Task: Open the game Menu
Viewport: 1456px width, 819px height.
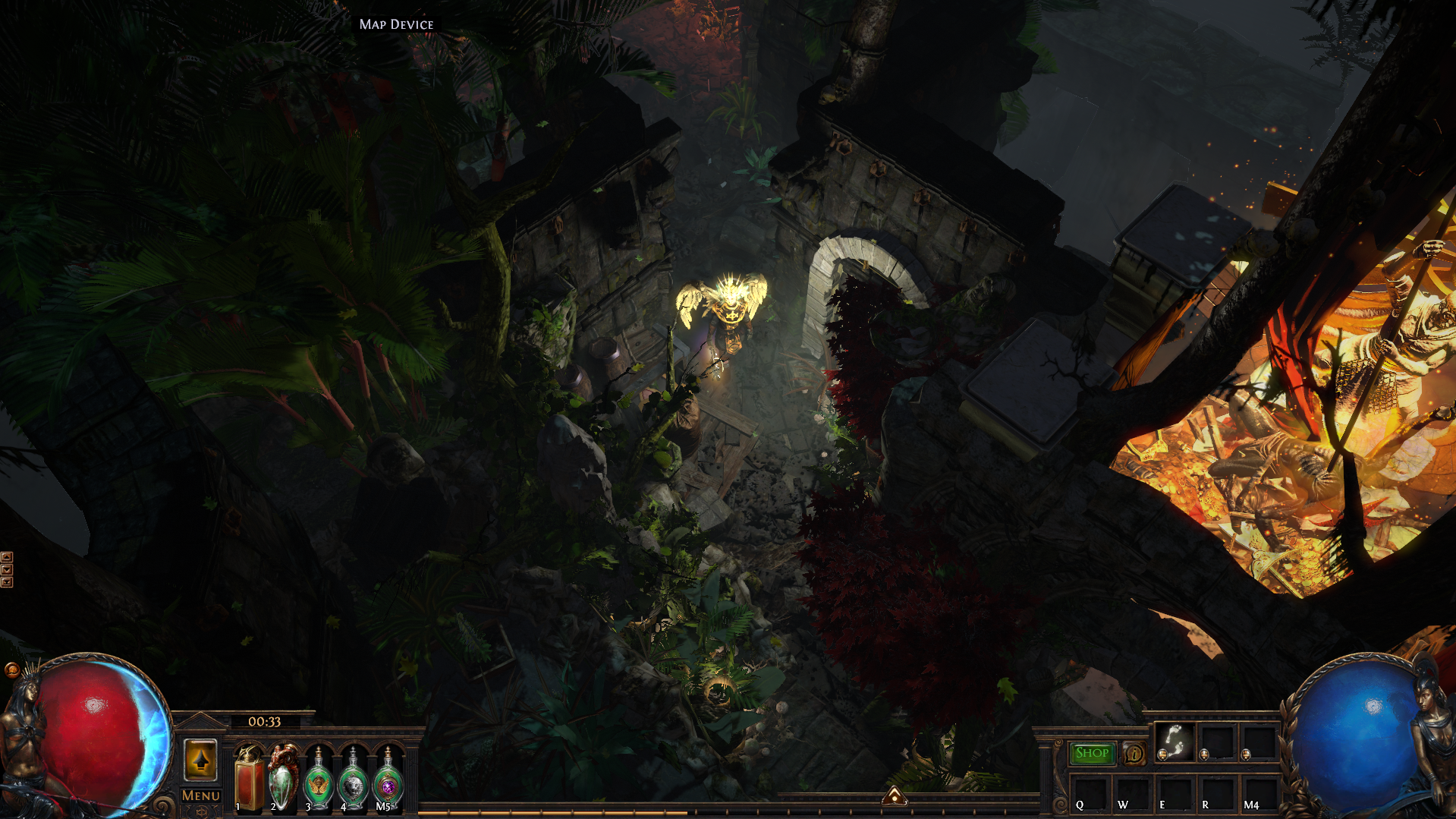Action: pyautogui.click(x=201, y=795)
